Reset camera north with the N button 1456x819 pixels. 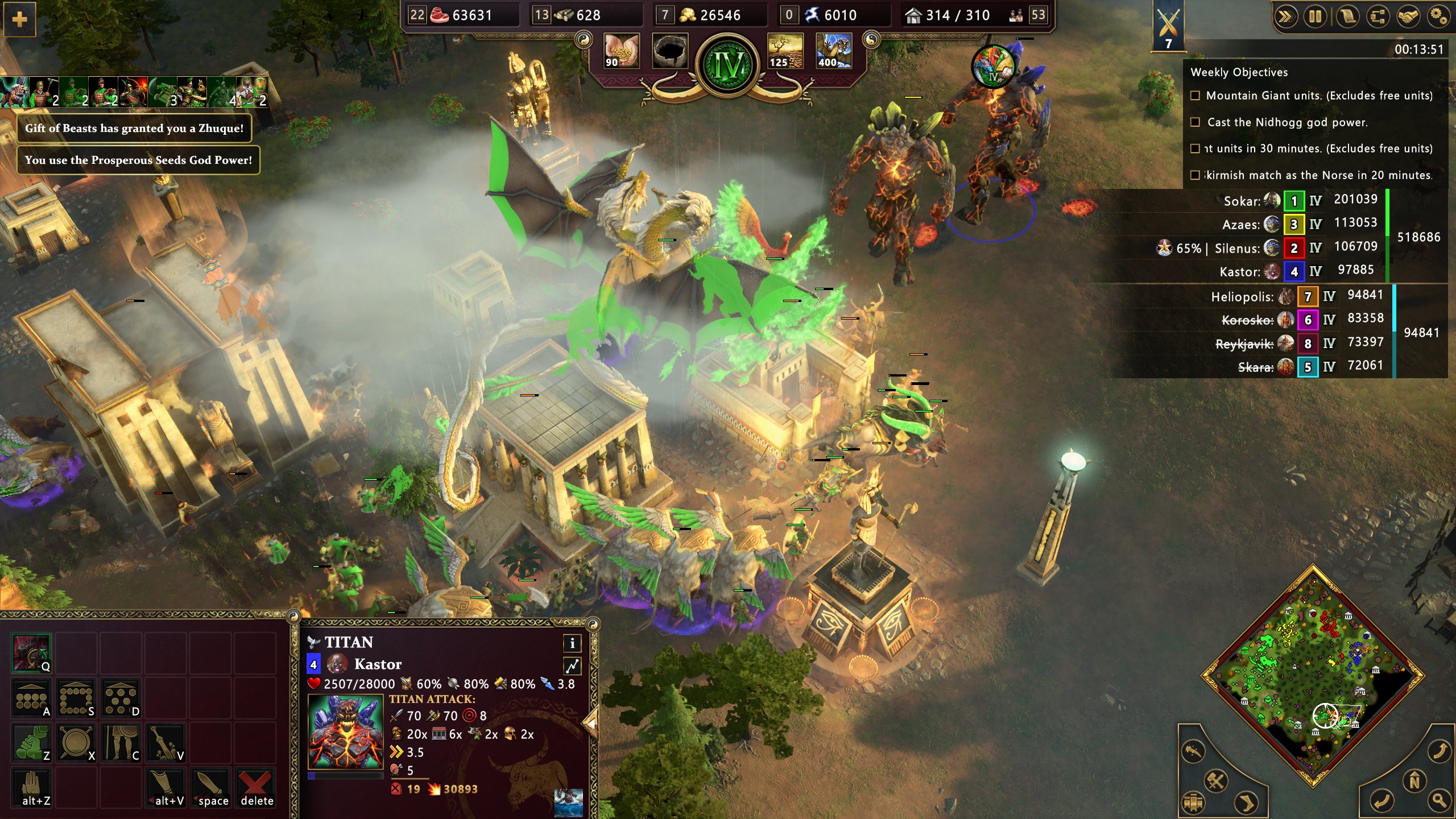click(1414, 781)
